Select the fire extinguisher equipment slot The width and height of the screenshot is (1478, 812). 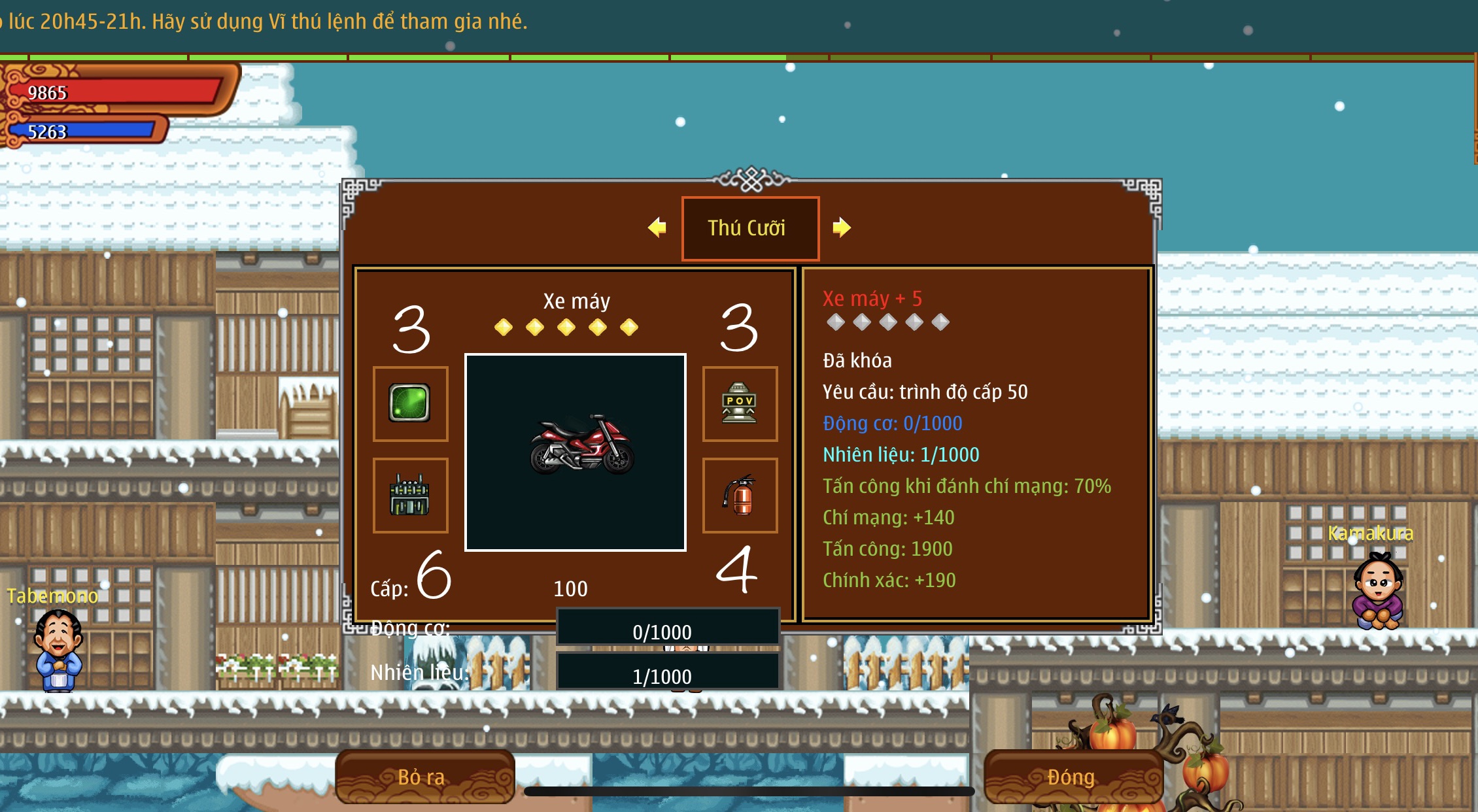click(x=740, y=495)
